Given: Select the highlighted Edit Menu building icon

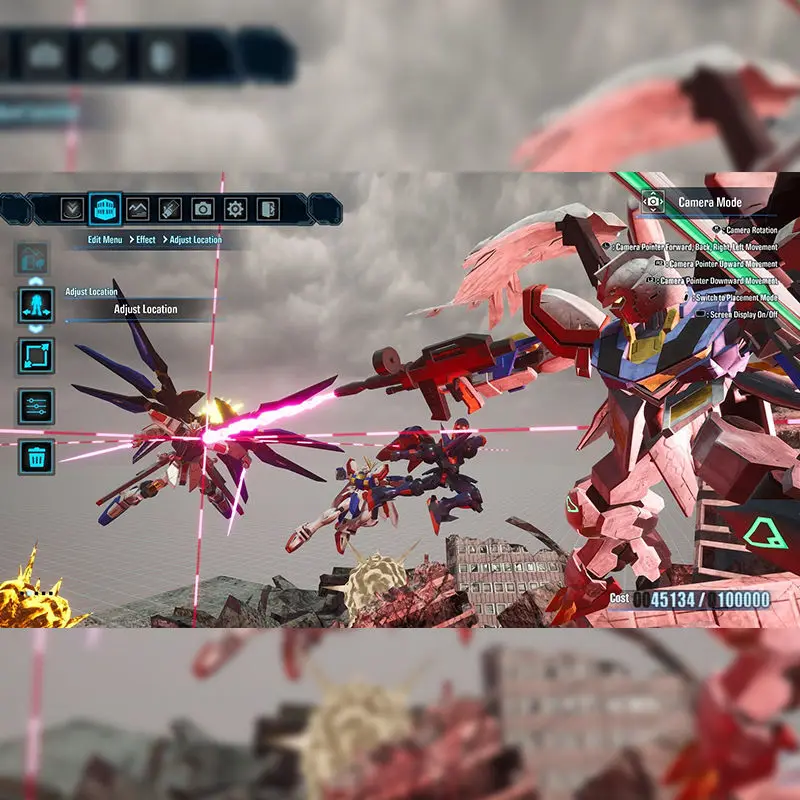Looking at the screenshot, I should pos(105,209).
